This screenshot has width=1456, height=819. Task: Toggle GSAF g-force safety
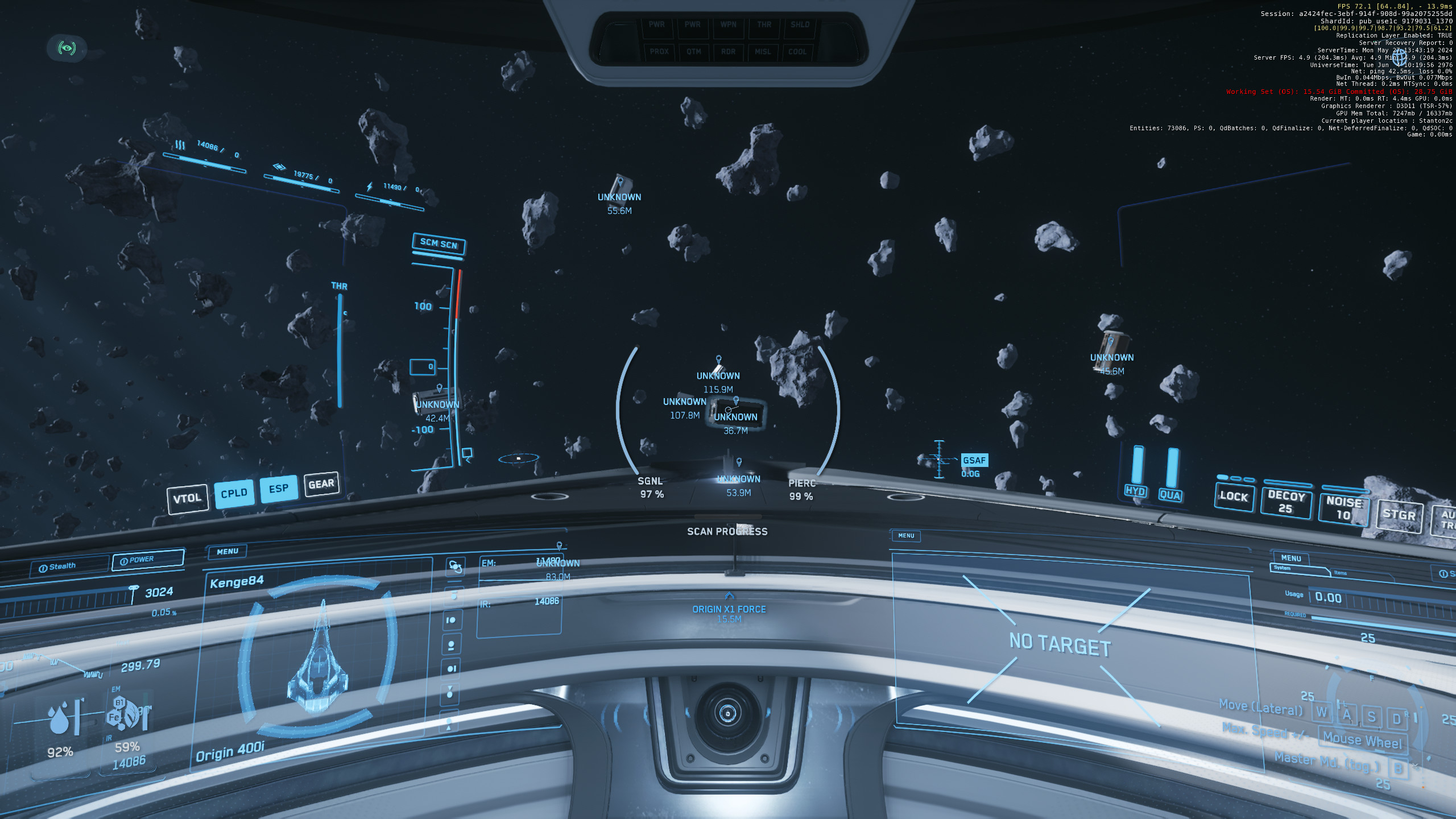point(974,461)
